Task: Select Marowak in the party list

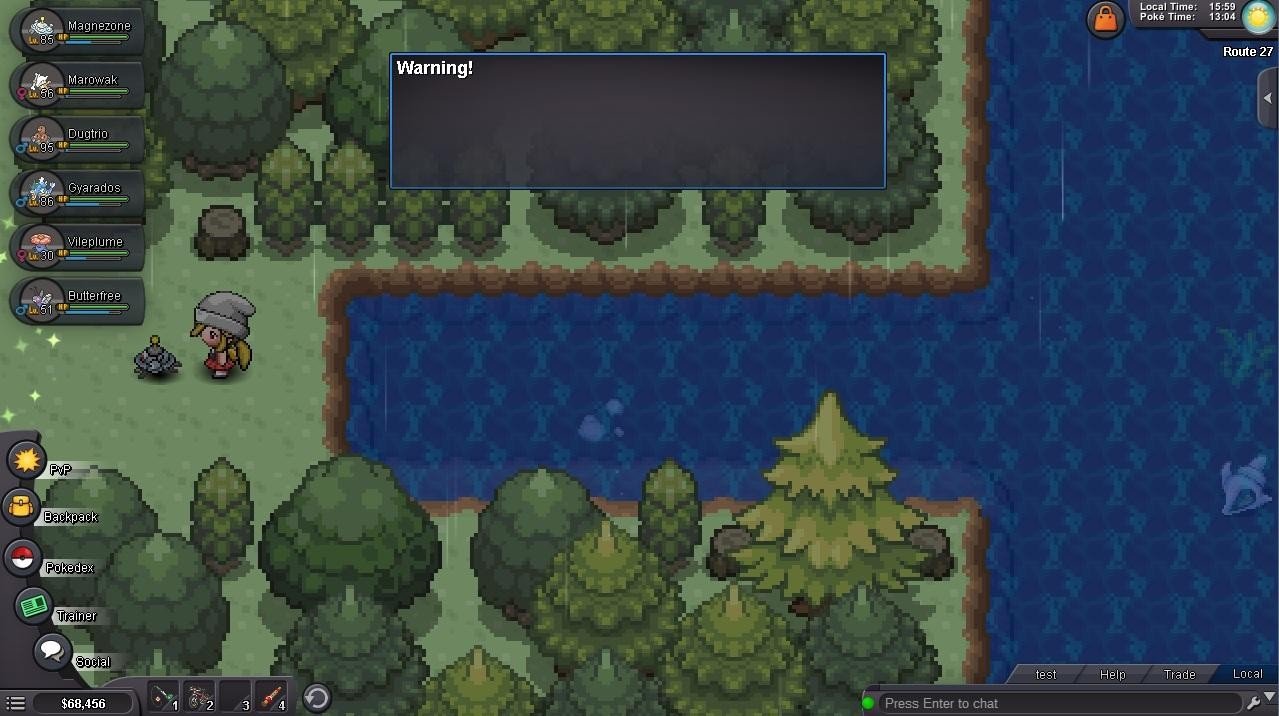Action: point(78,85)
